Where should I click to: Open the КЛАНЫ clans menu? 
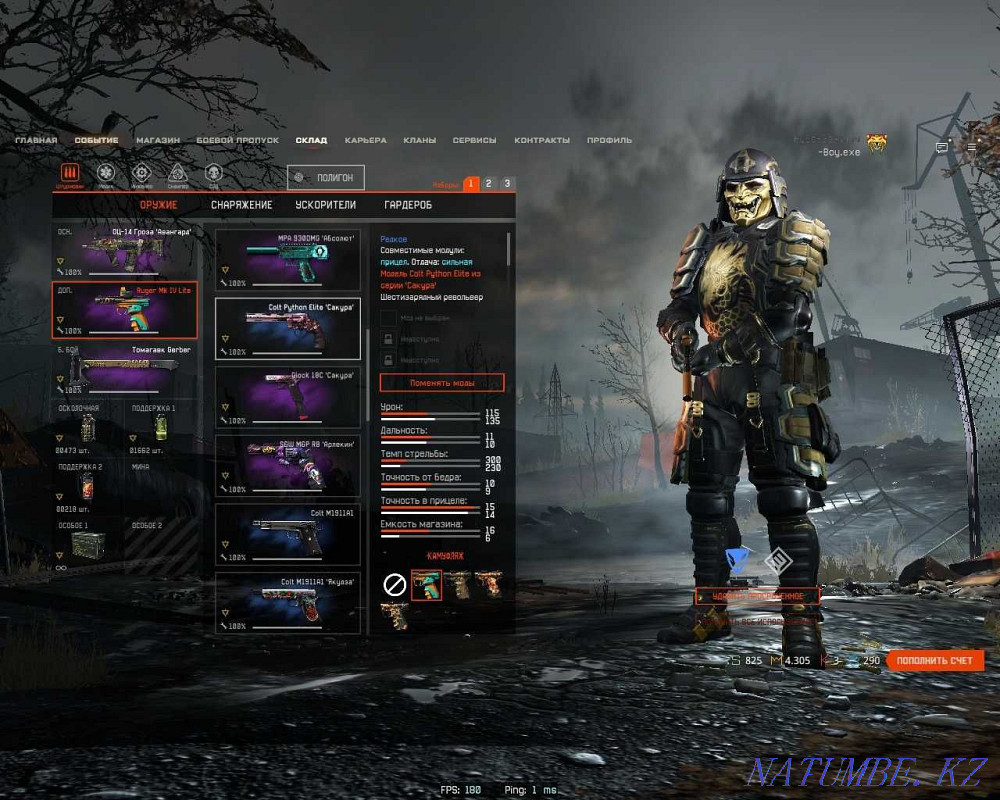[419, 141]
